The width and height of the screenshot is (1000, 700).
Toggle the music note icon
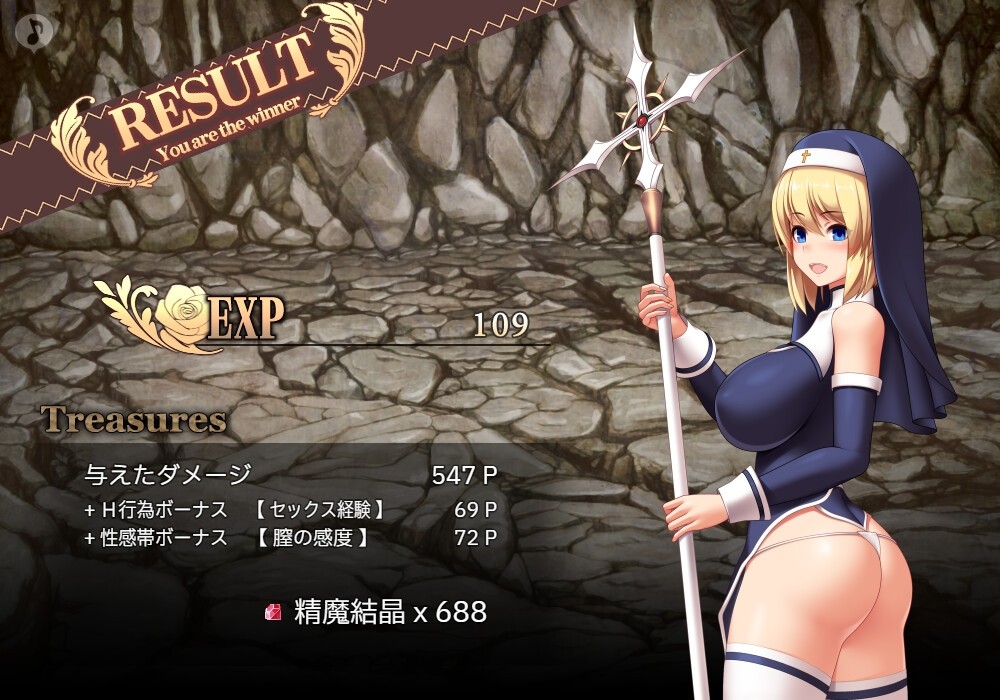tap(34, 30)
